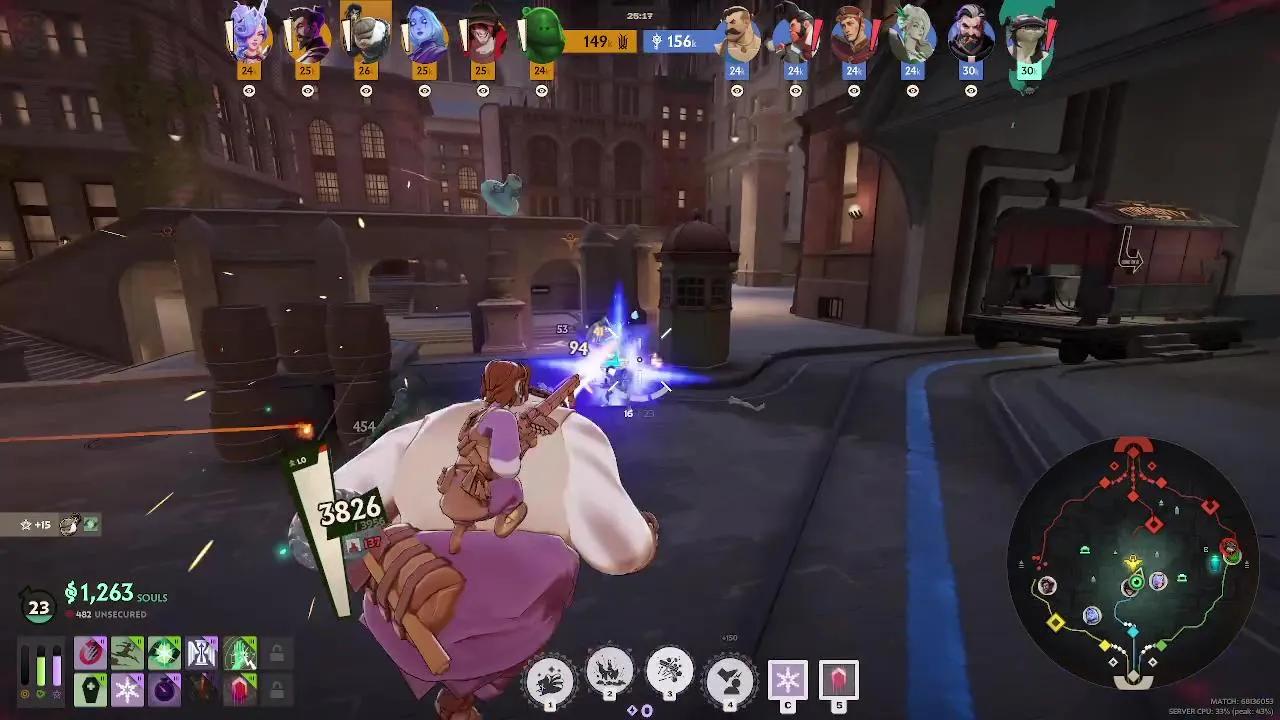Viewport: 1280px width, 720px height.
Task: Select the snowflake item in the inventory grid
Action: (x=127, y=688)
